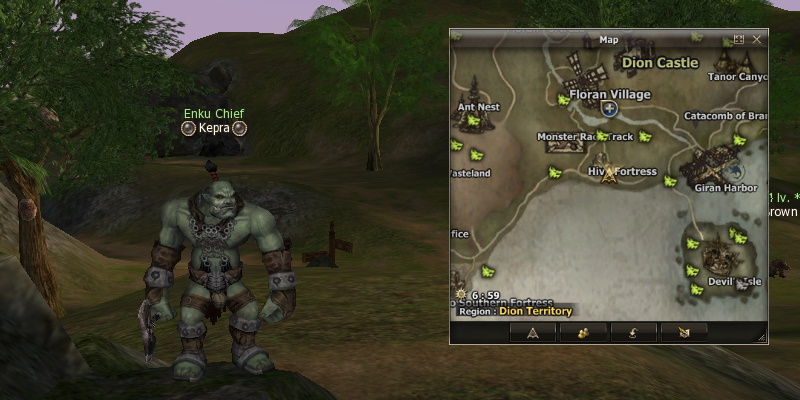The height and width of the screenshot is (400, 800).
Task: Select Floran Village on the map
Action: [609, 94]
